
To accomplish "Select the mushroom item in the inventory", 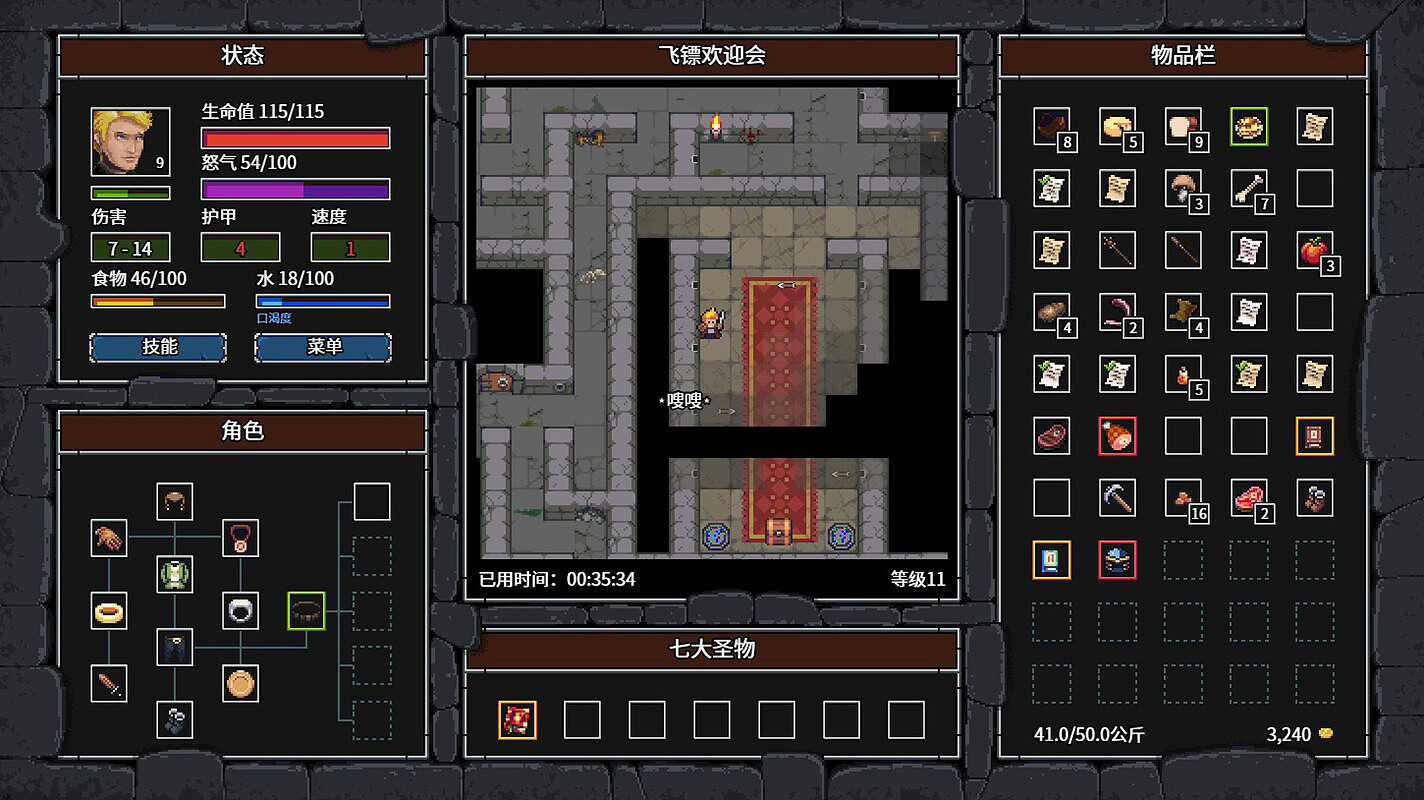I will 1183,190.
